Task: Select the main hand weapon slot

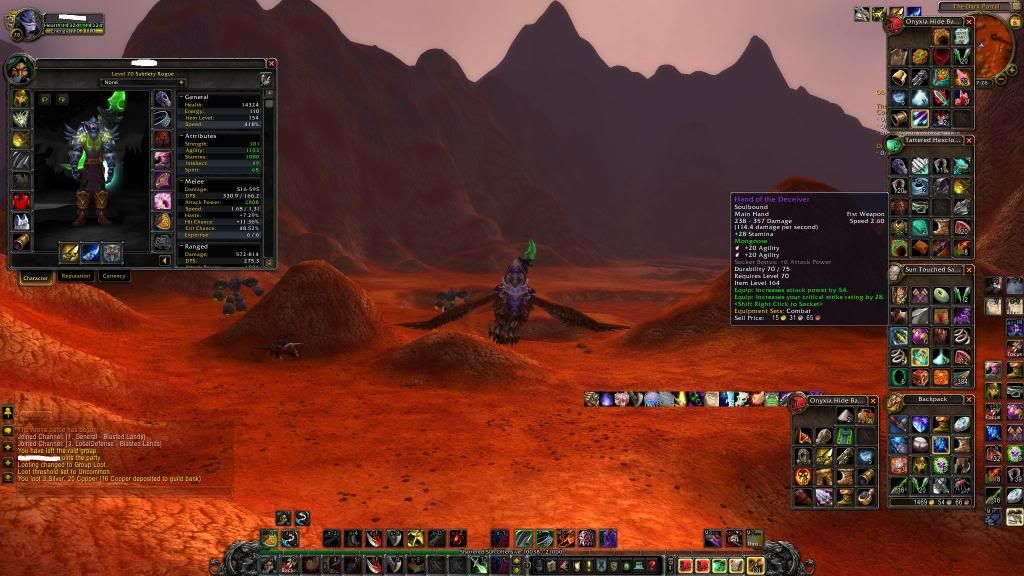Action: coord(71,252)
